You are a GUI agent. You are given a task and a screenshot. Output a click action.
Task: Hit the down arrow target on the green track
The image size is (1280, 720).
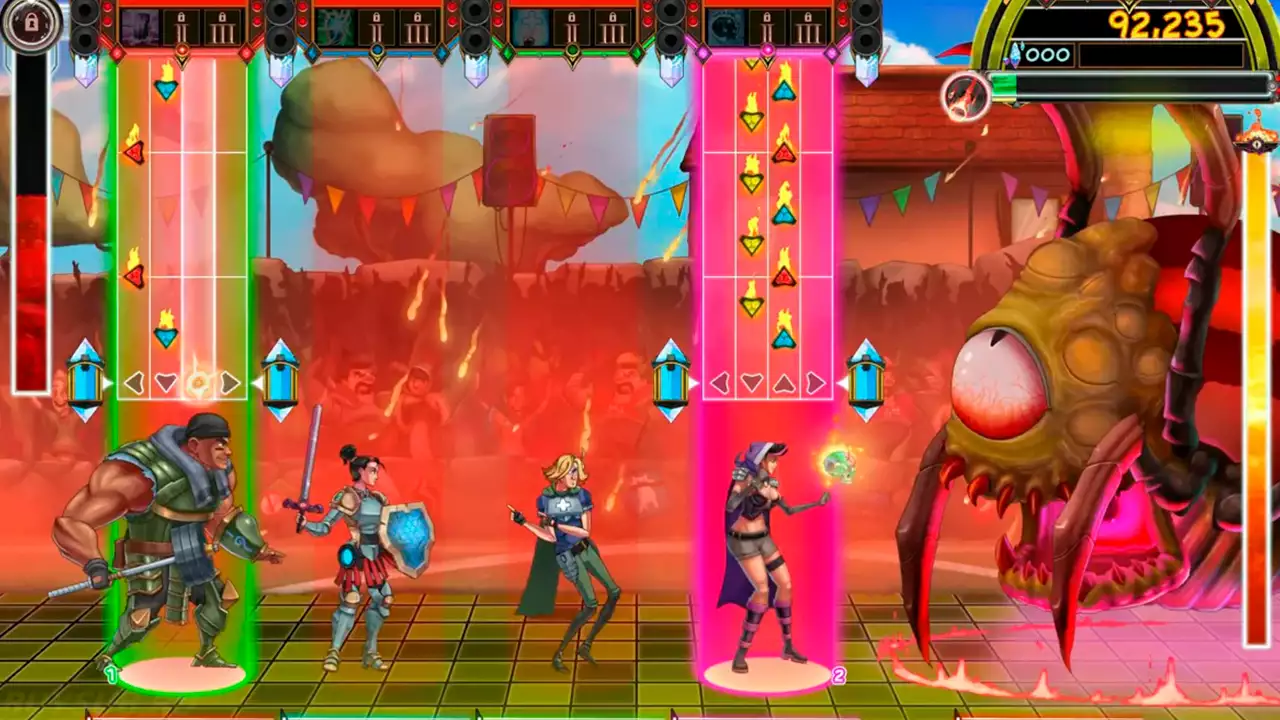pos(166,383)
